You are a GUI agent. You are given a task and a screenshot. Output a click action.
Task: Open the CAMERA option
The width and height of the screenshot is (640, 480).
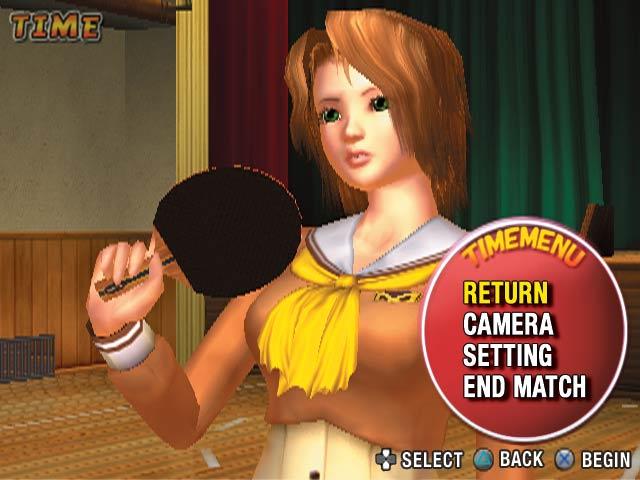click(508, 324)
